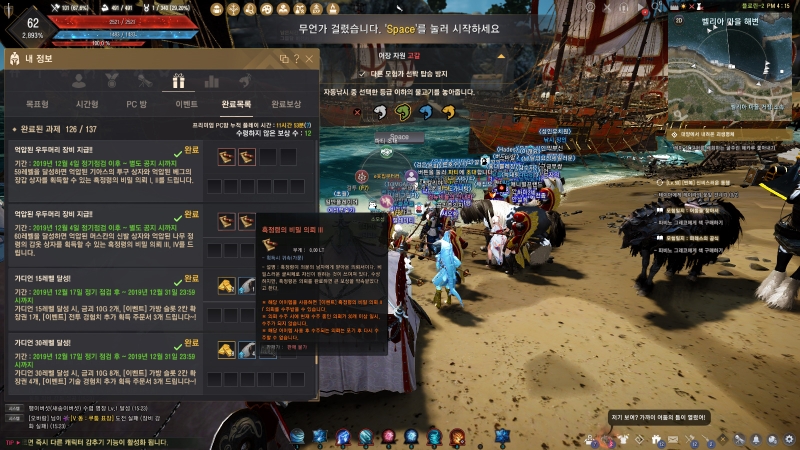The width and height of the screenshot is (800, 450).
Task: Select the yellow fish grade filter
Action: [448, 111]
